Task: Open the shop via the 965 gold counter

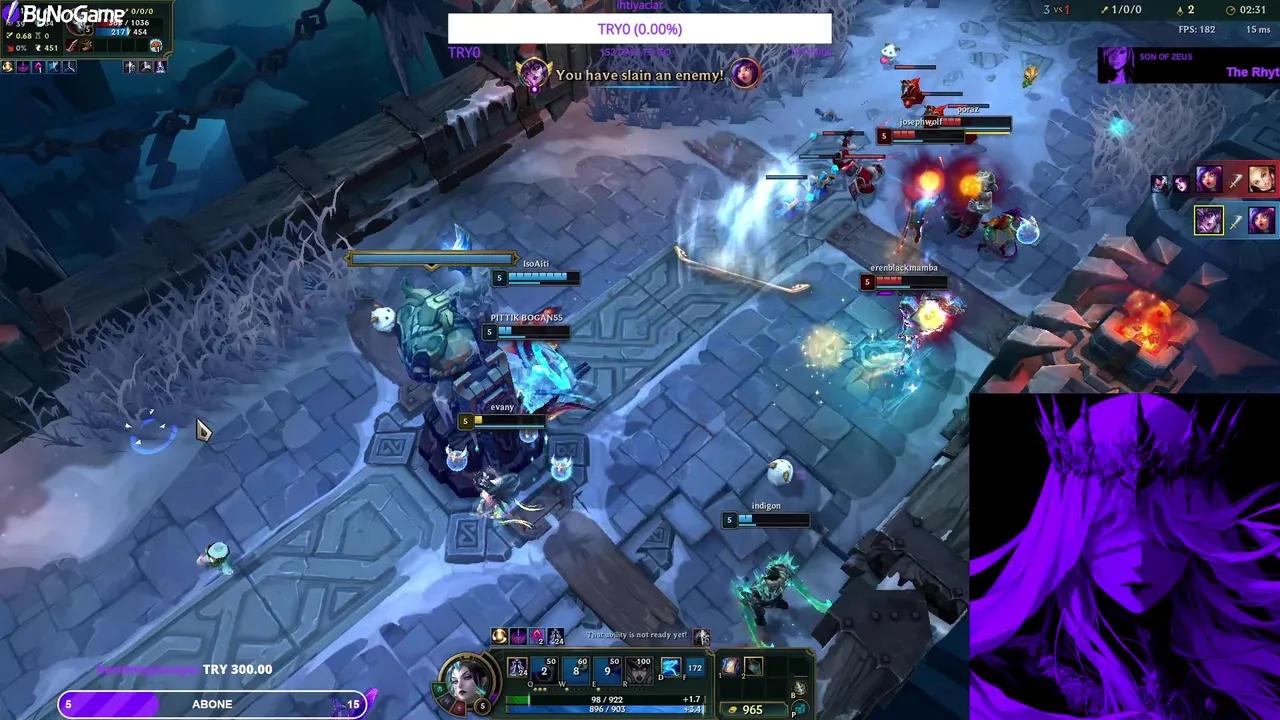Action: point(753,709)
